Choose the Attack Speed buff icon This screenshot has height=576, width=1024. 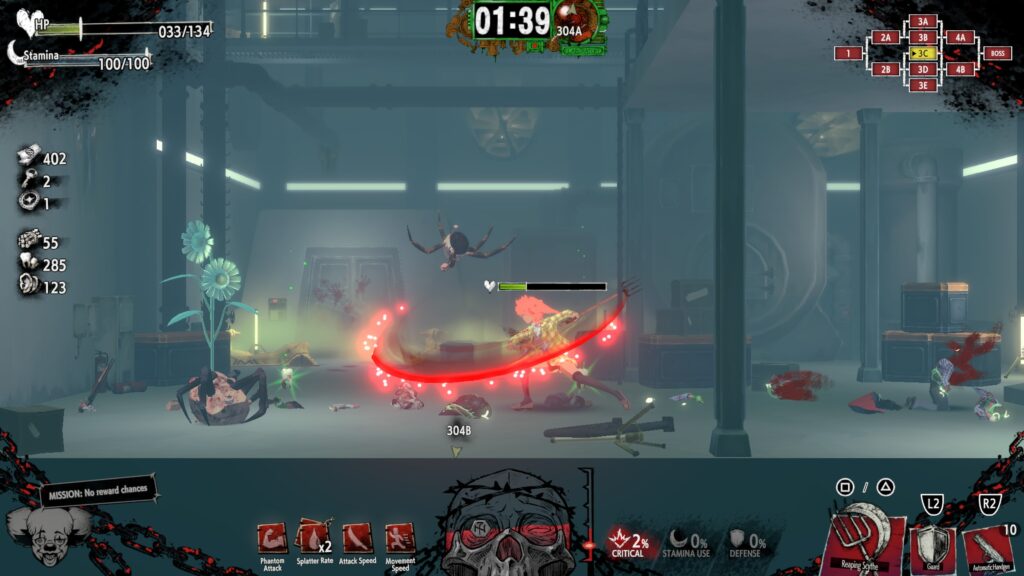click(357, 538)
